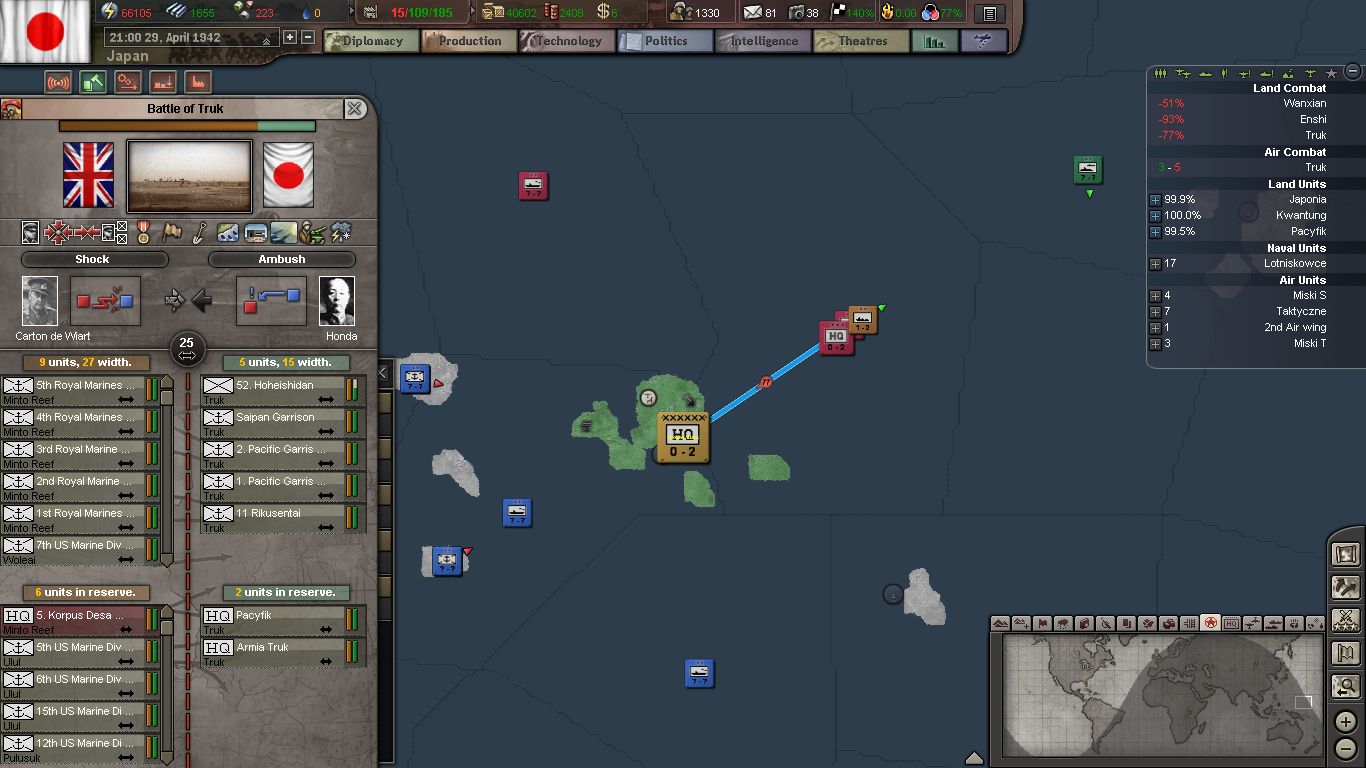Open the Diplomacy screen
The image size is (1366, 768).
(x=365, y=41)
